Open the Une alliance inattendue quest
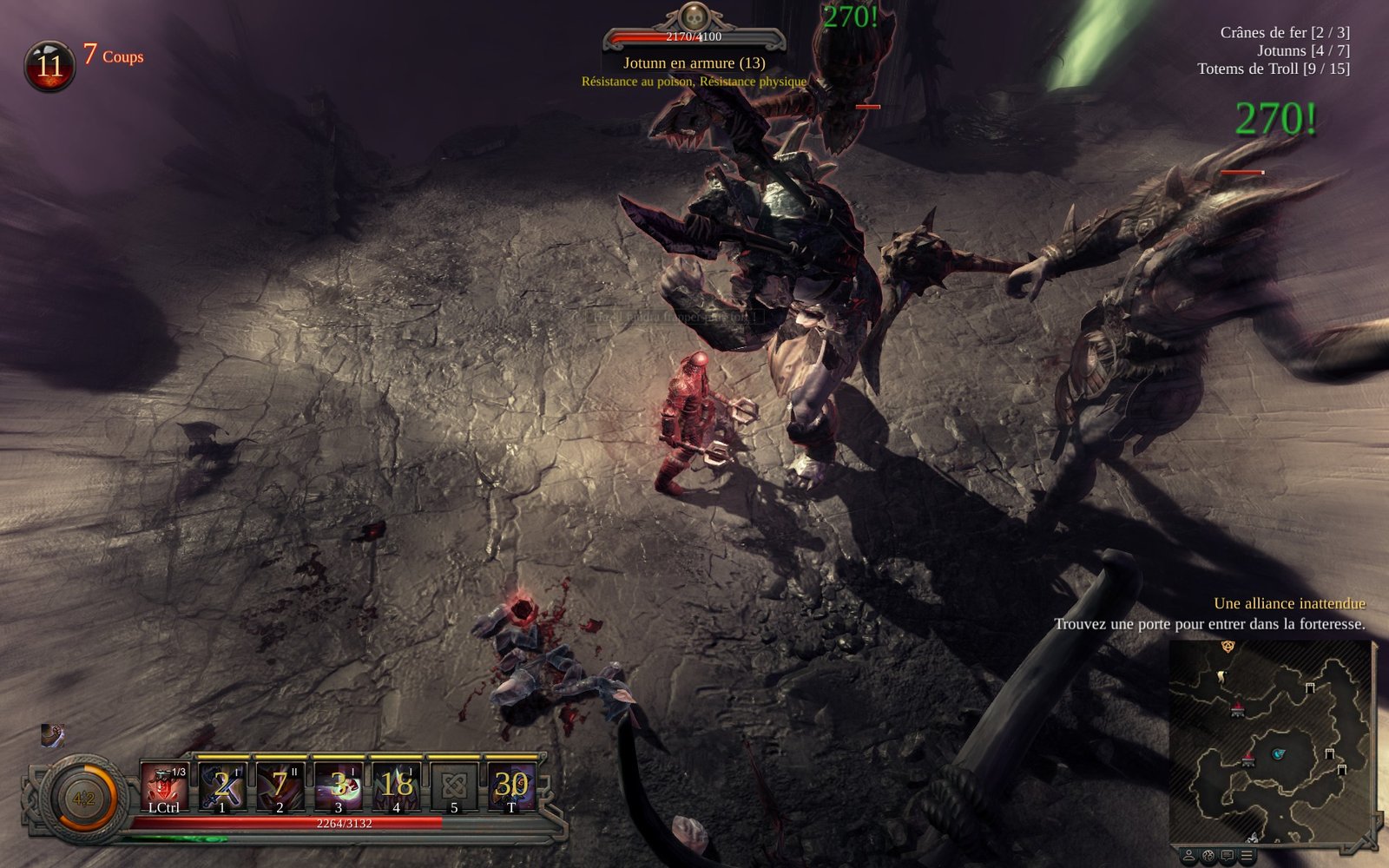The width and height of the screenshot is (1389, 868). [x=1289, y=603]
